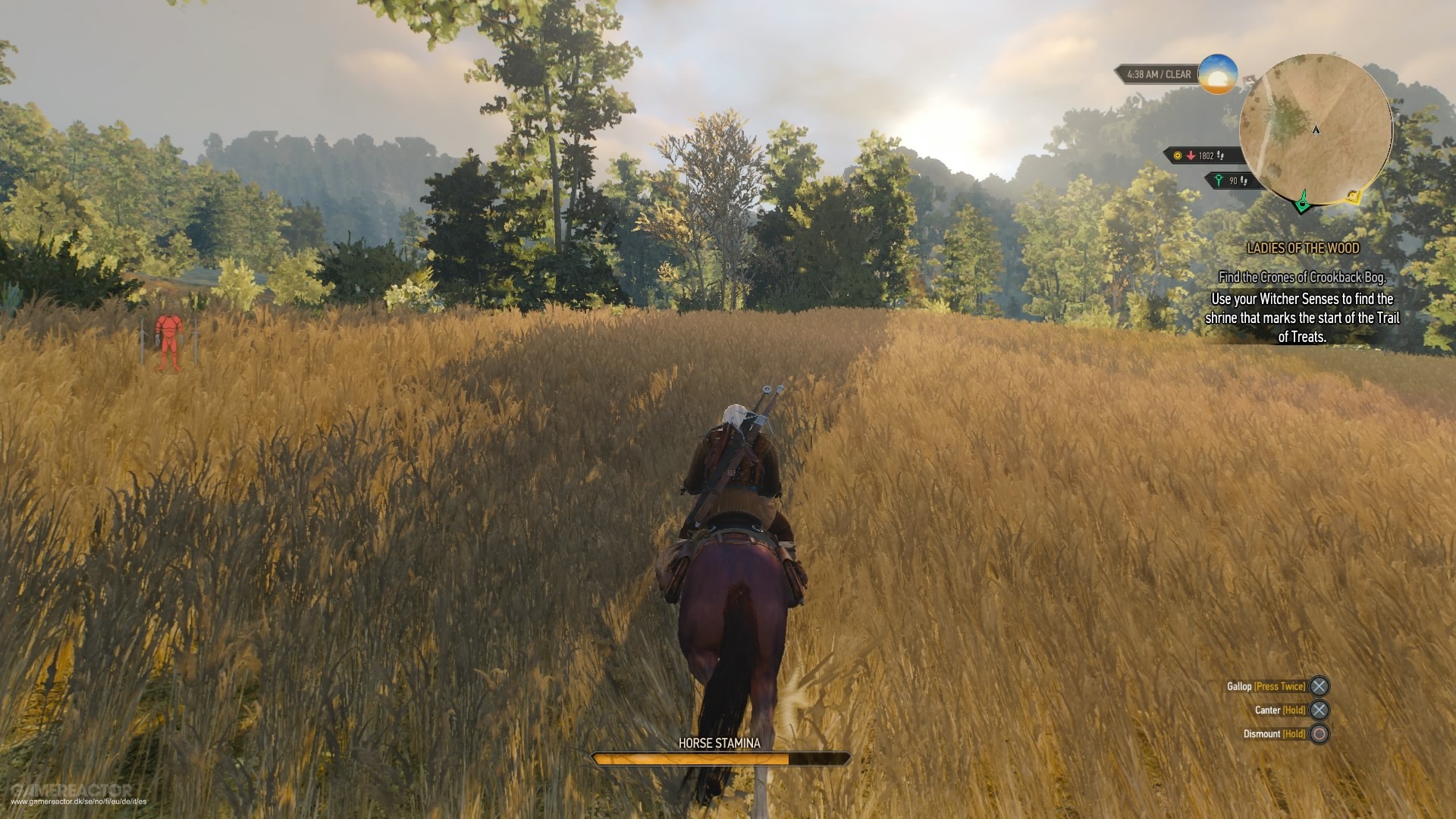Image resolution: width=1456 pixels, height=819 pixels.
Task: Toggle the Canter hold control
Action: pyautogui.click(x=1279, y=710)
